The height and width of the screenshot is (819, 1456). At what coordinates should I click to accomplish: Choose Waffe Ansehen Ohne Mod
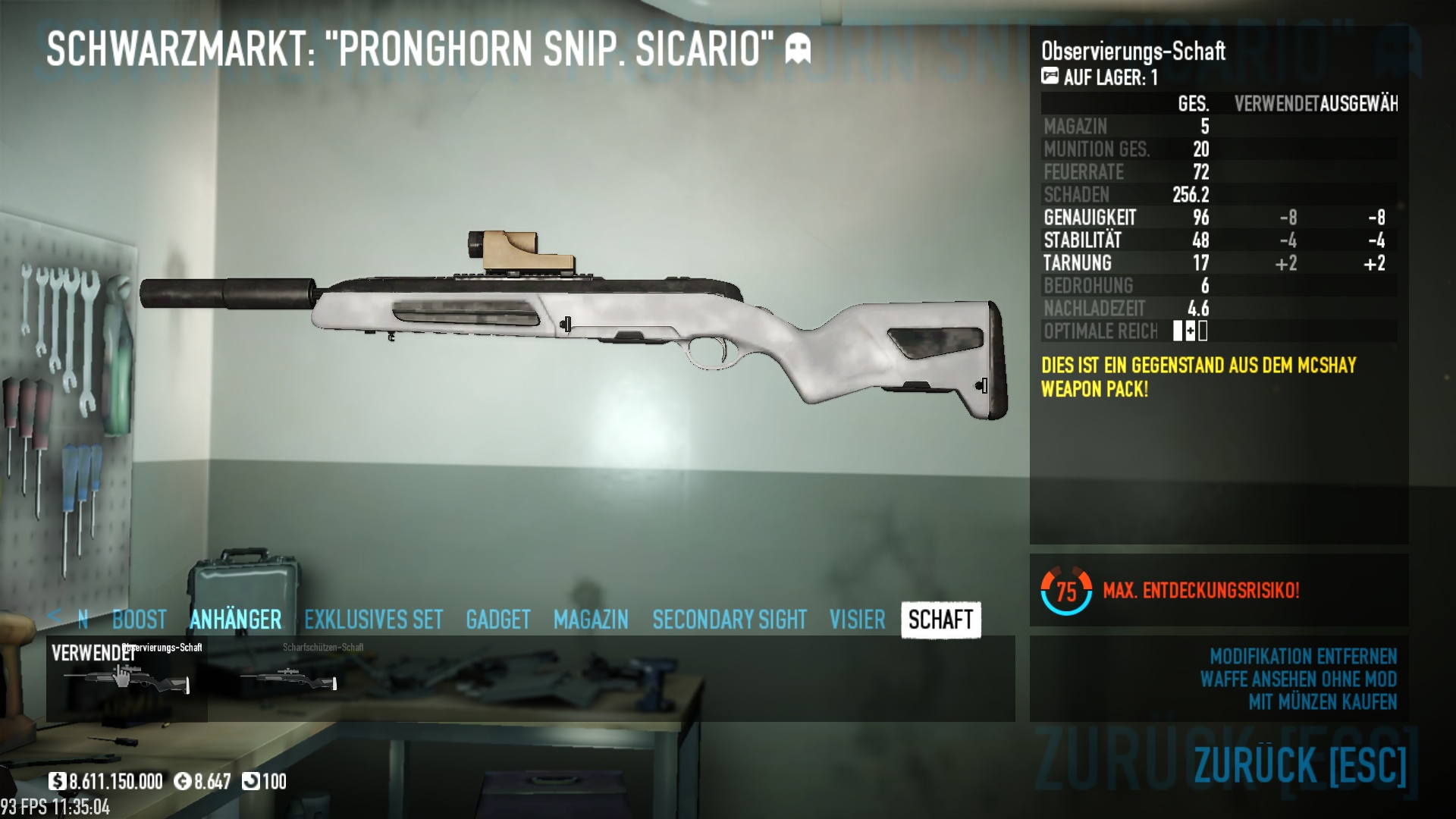(x=1298, y=679)
